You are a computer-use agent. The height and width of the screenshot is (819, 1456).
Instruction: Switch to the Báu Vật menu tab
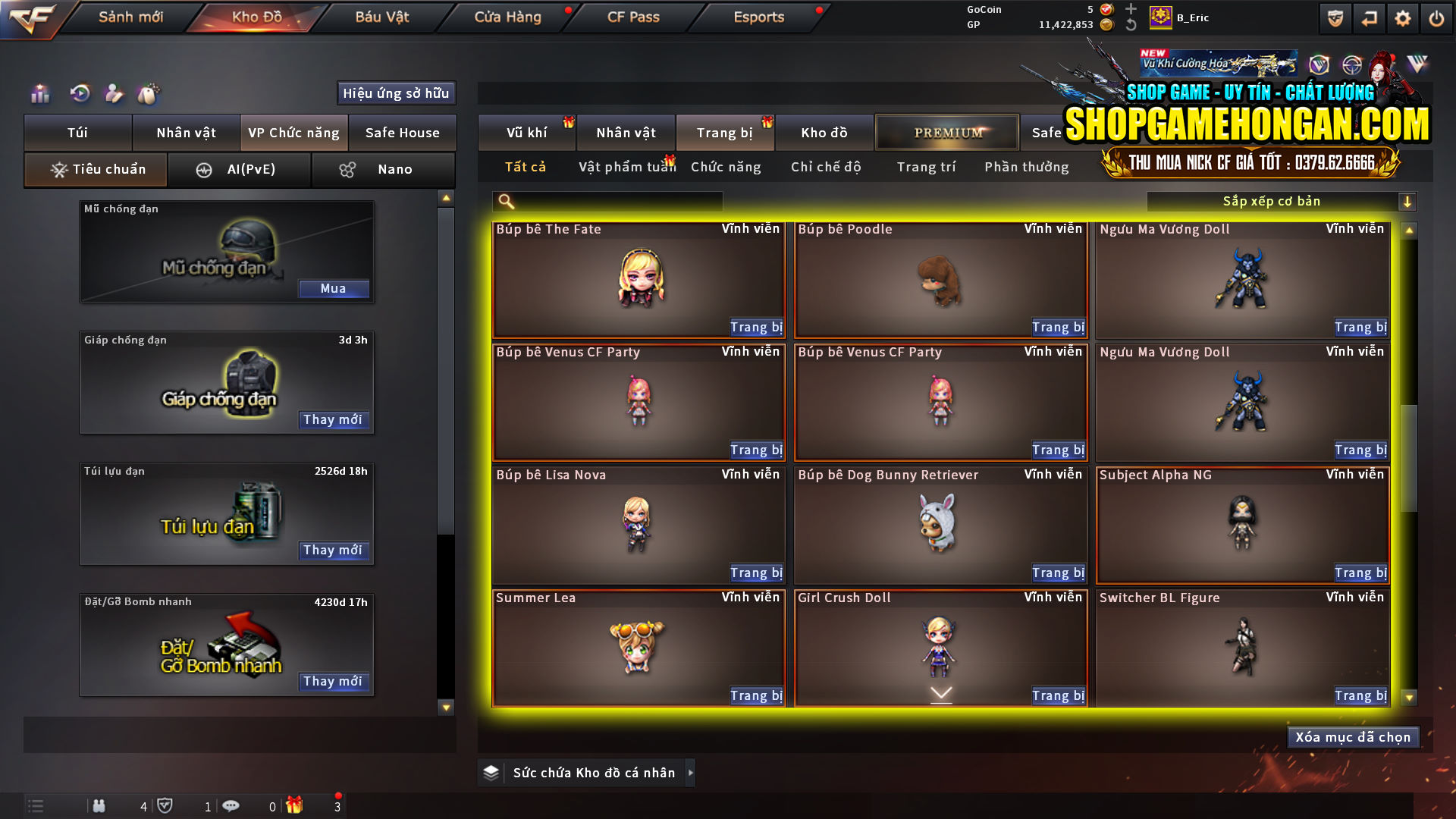(x=381, y=17)
